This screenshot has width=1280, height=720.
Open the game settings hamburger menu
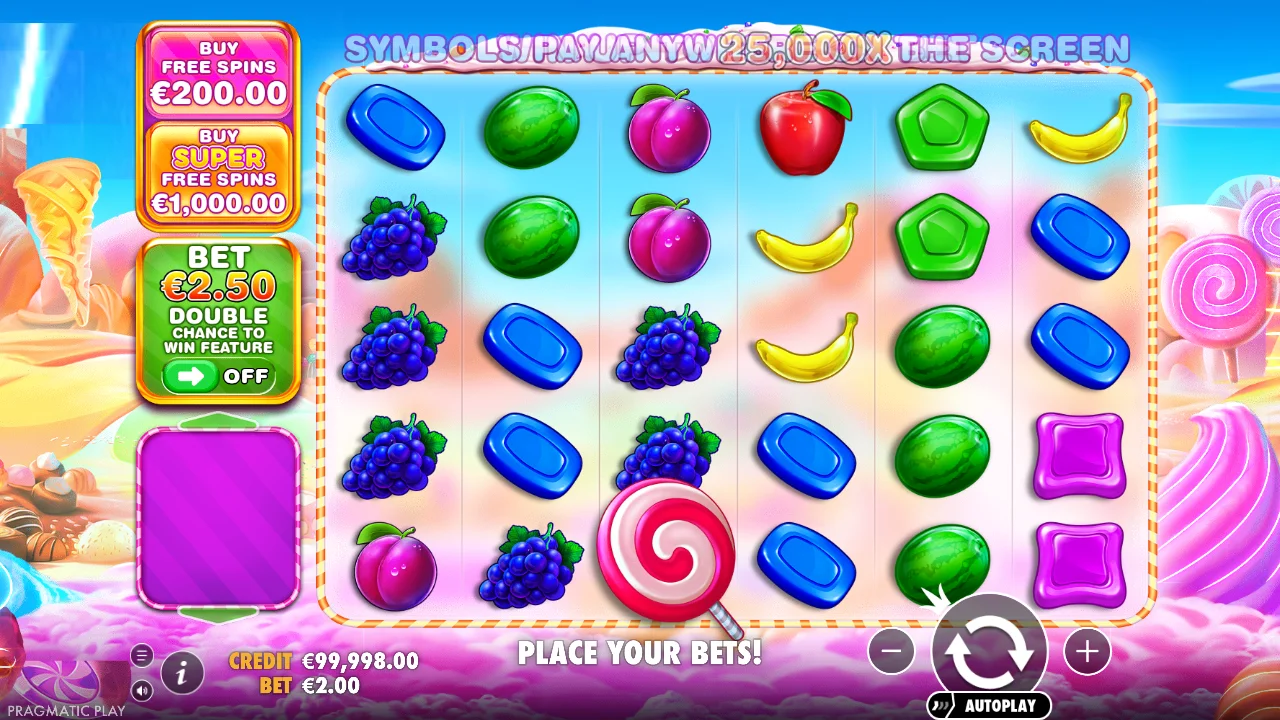pos(141,655)
